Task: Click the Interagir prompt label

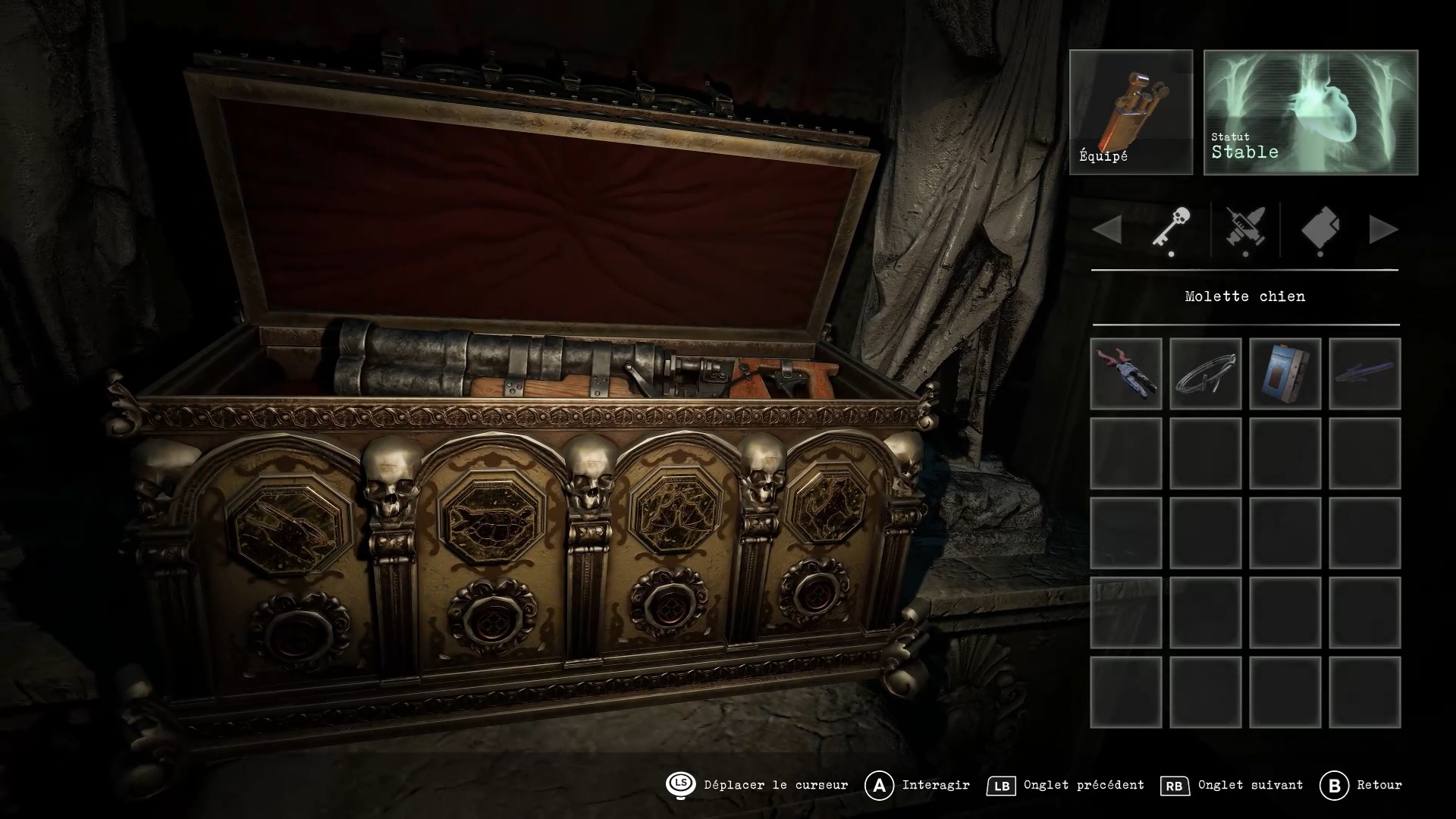Action: 936,785
